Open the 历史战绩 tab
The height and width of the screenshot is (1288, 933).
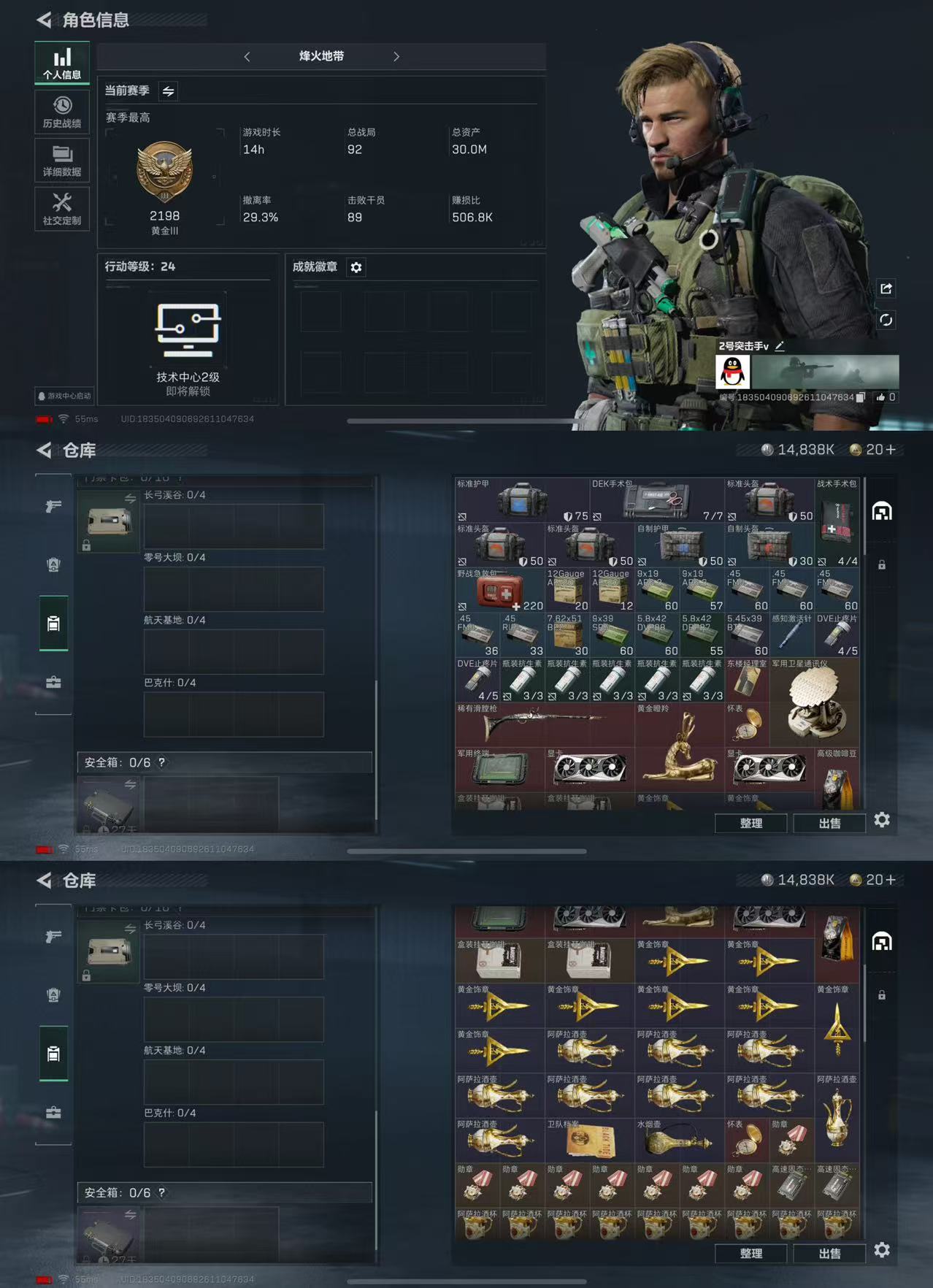pos(62,112)
